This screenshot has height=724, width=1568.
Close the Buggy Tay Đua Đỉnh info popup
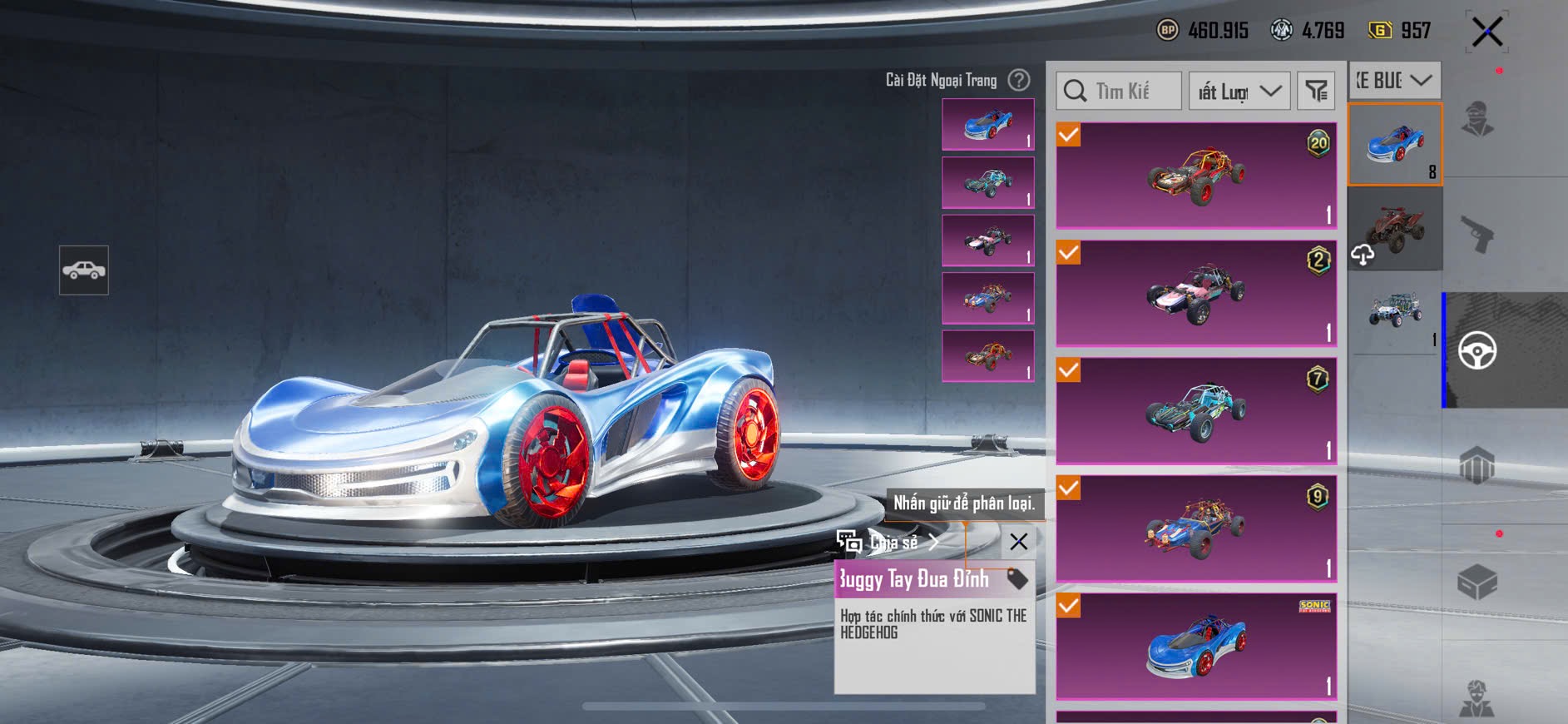point(1018,542)
